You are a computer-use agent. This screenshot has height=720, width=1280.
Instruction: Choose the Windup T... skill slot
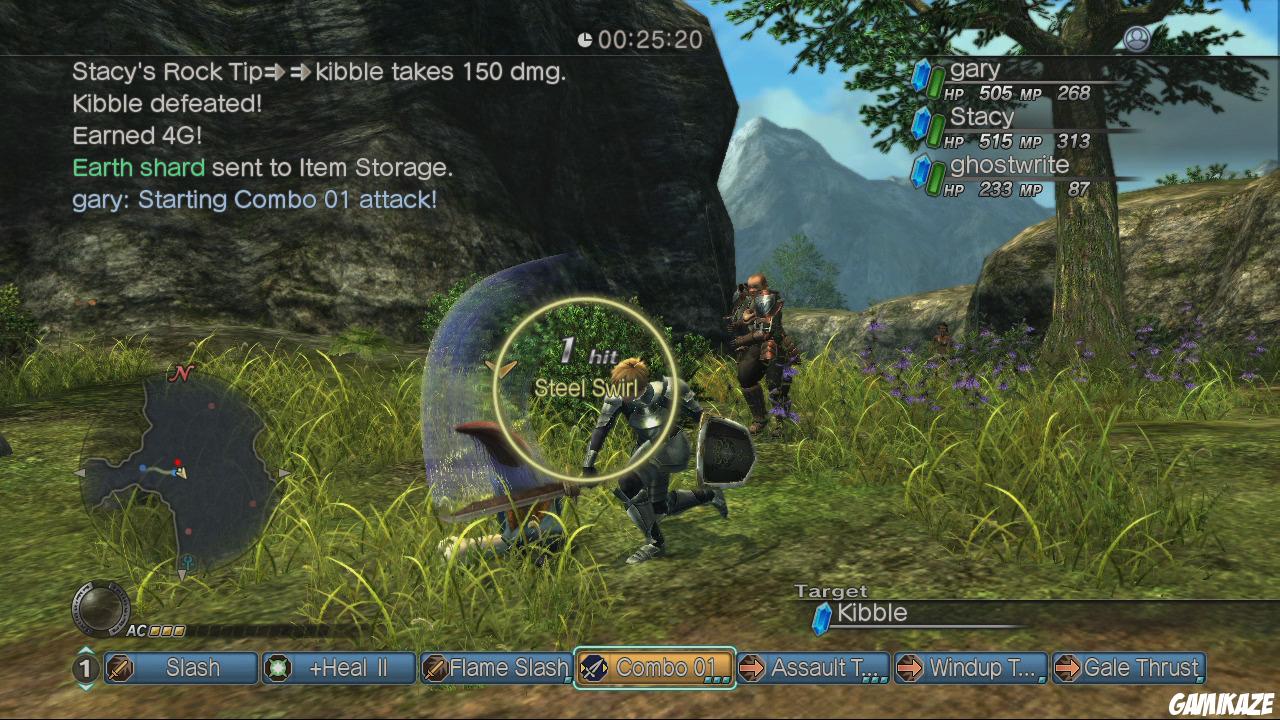(x=971, y=668)
